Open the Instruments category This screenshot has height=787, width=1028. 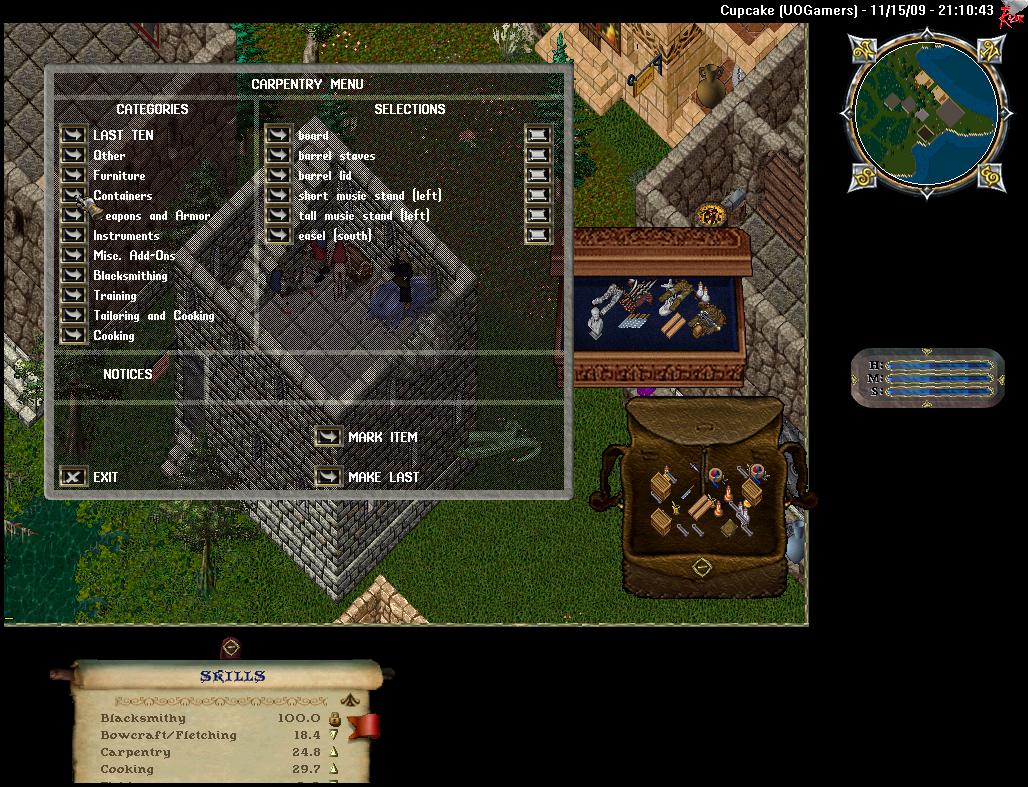[73, 235]
